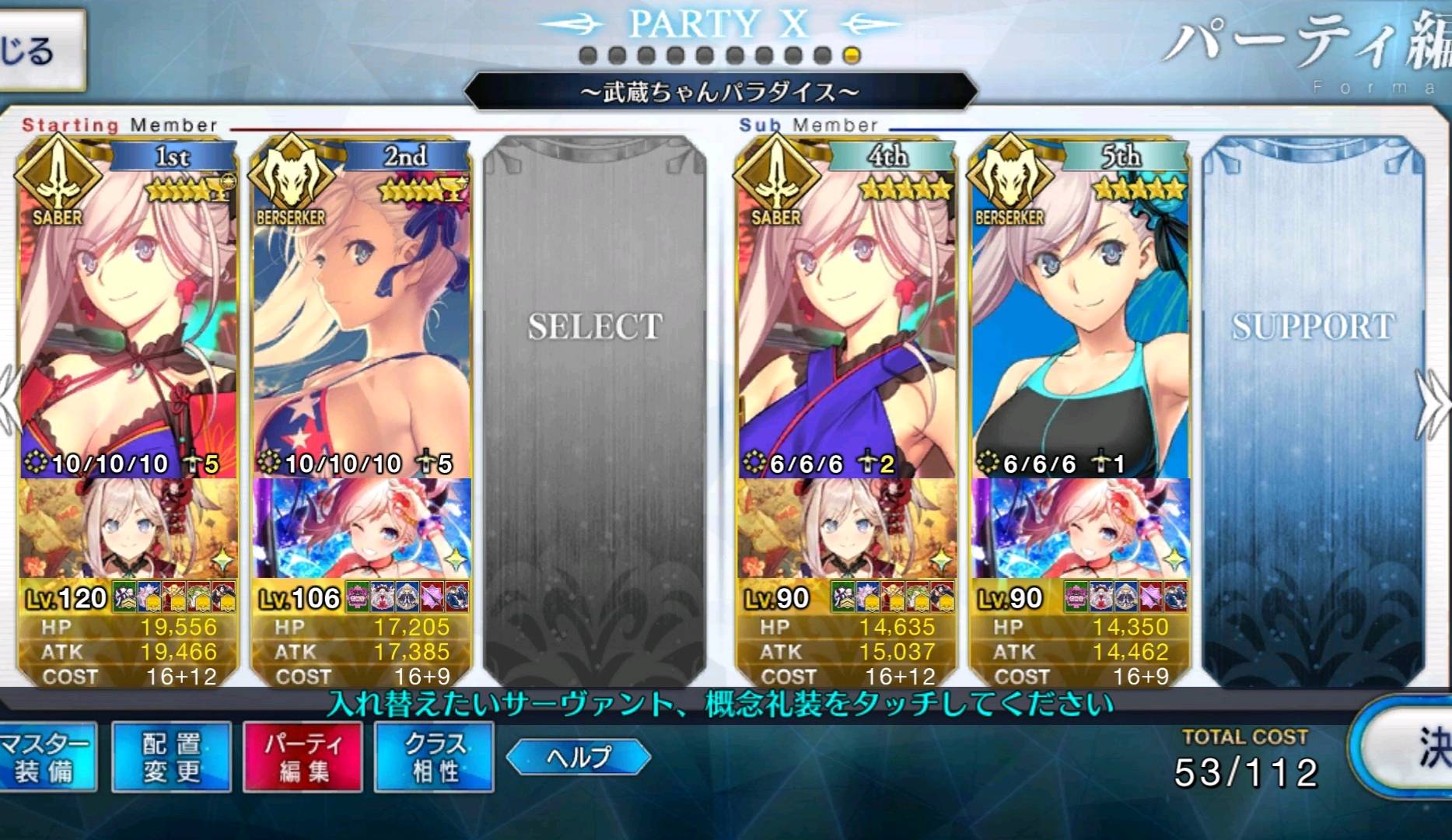
Task: Select the Party Edit button
Action: tap(303, 758)
